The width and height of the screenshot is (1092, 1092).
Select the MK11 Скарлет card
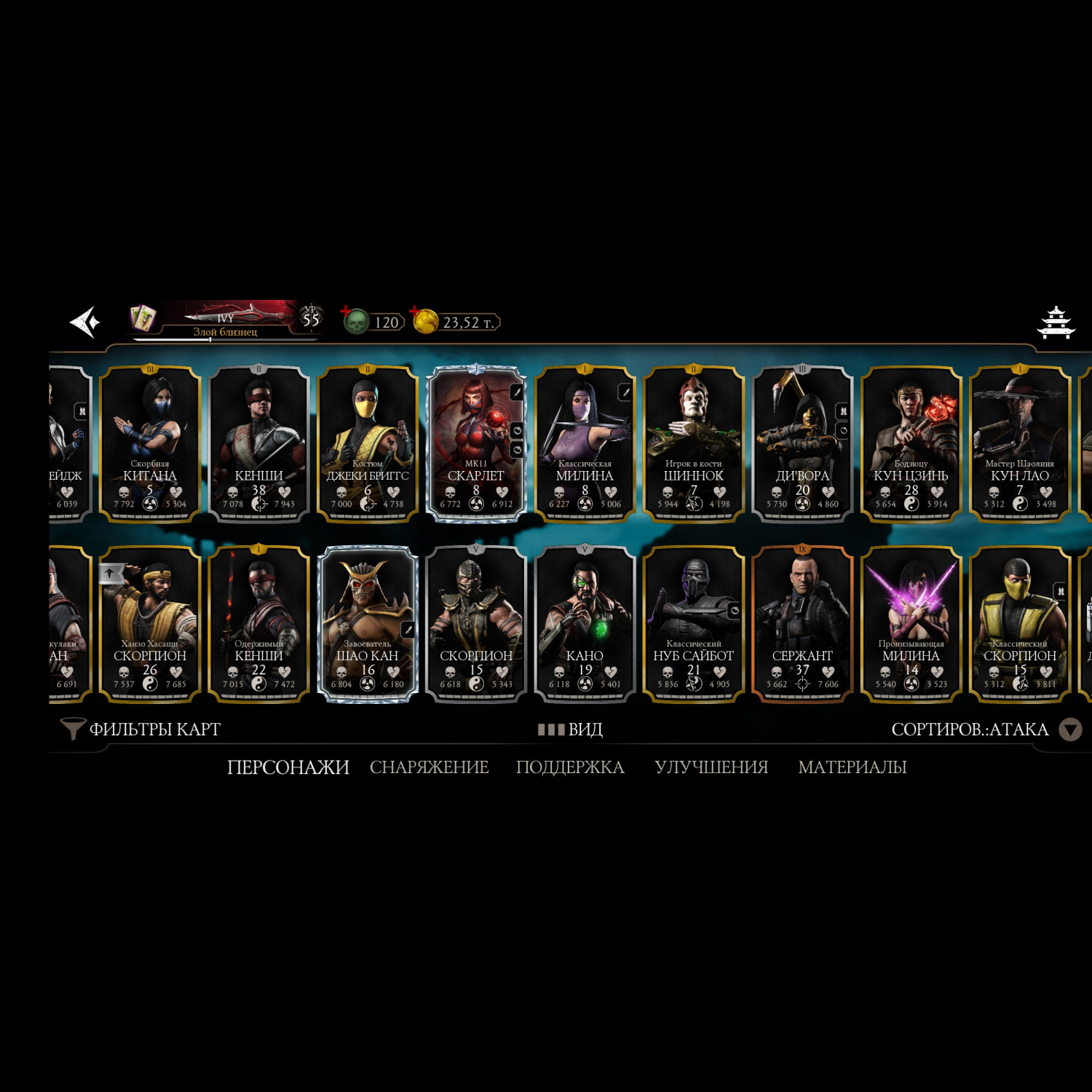tap(476, 444)
